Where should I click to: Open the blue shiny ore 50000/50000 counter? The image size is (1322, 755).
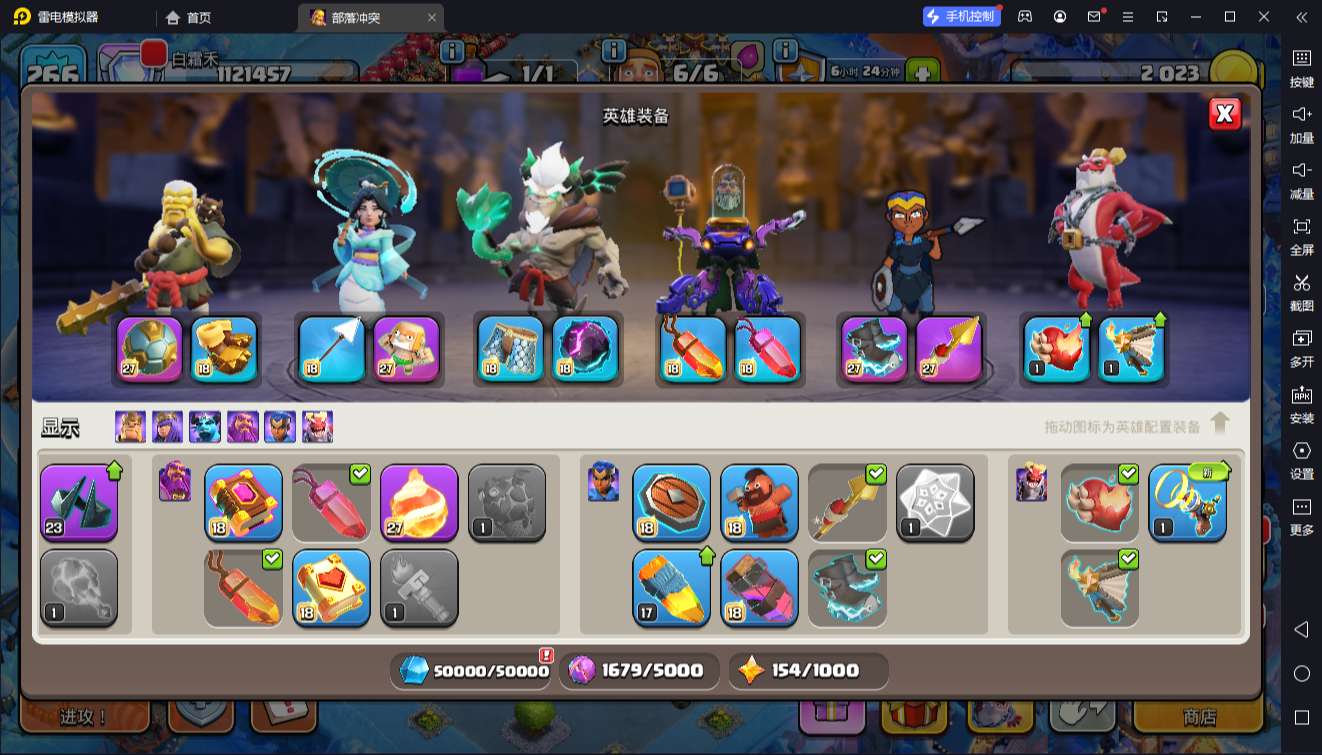pyautogui.click(x=475, y=670)
